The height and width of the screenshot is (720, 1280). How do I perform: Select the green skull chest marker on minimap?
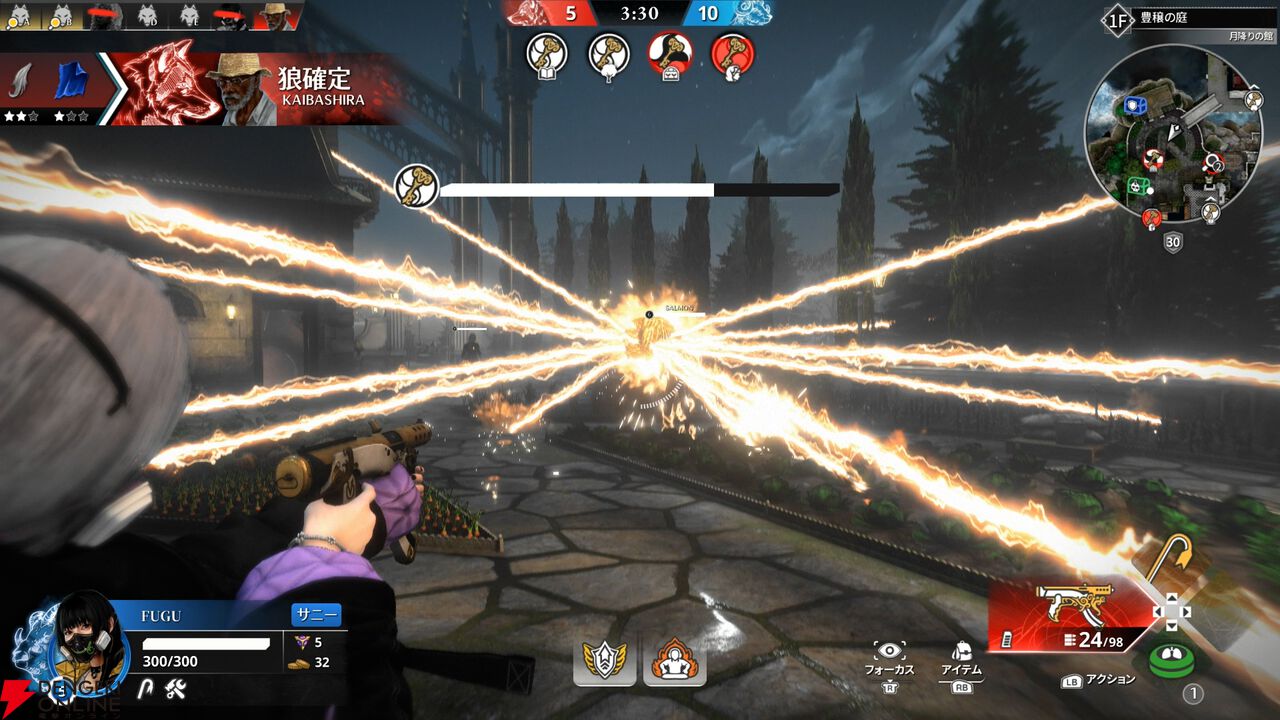pos(1138,184)
